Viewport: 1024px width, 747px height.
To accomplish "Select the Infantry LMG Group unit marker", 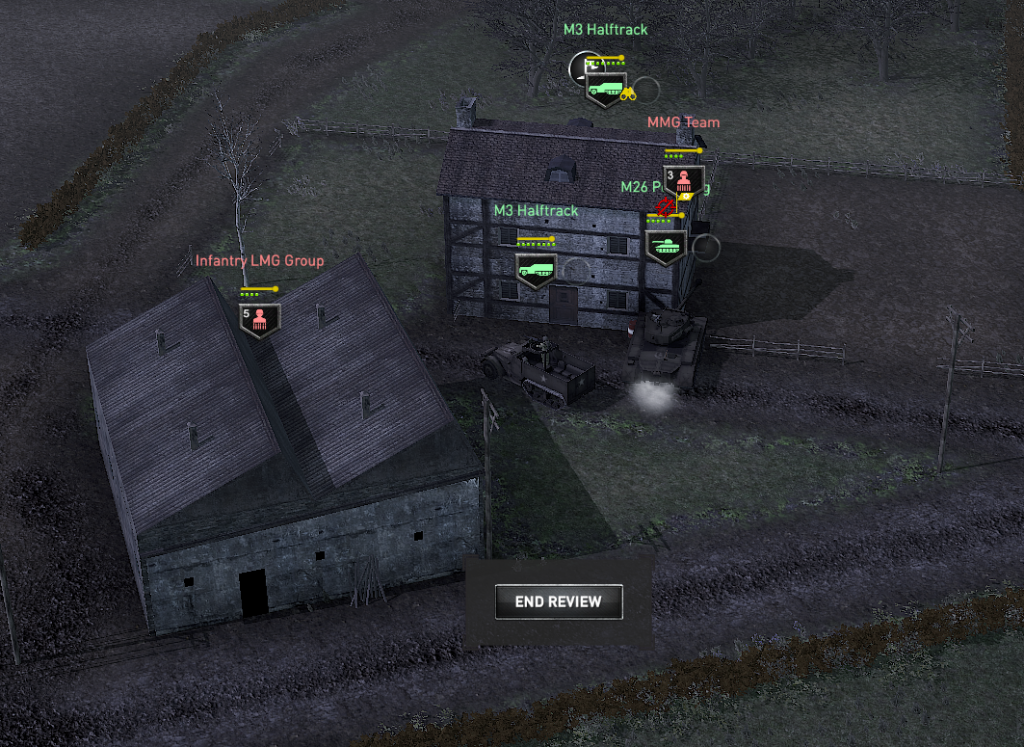I will pos(260,320).
